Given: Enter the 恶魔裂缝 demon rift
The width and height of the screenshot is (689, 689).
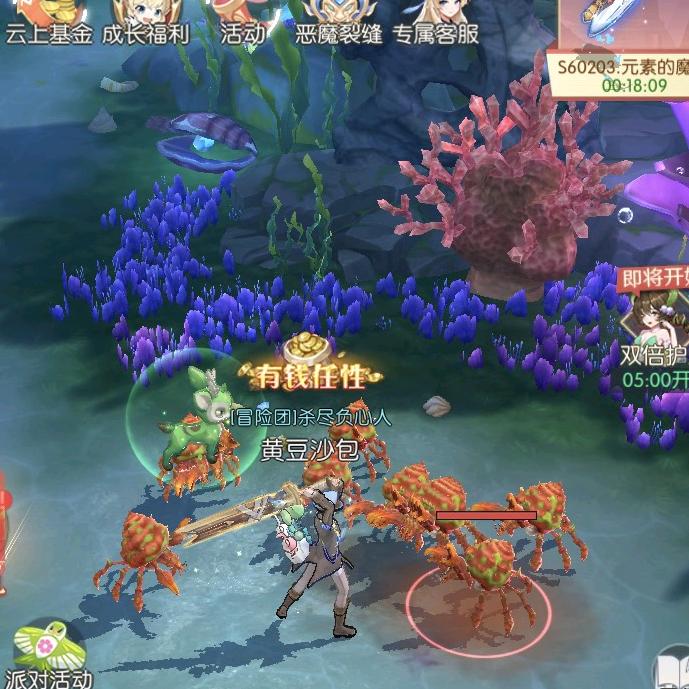Looking at the screenshot, I should [x=338, y=22].
